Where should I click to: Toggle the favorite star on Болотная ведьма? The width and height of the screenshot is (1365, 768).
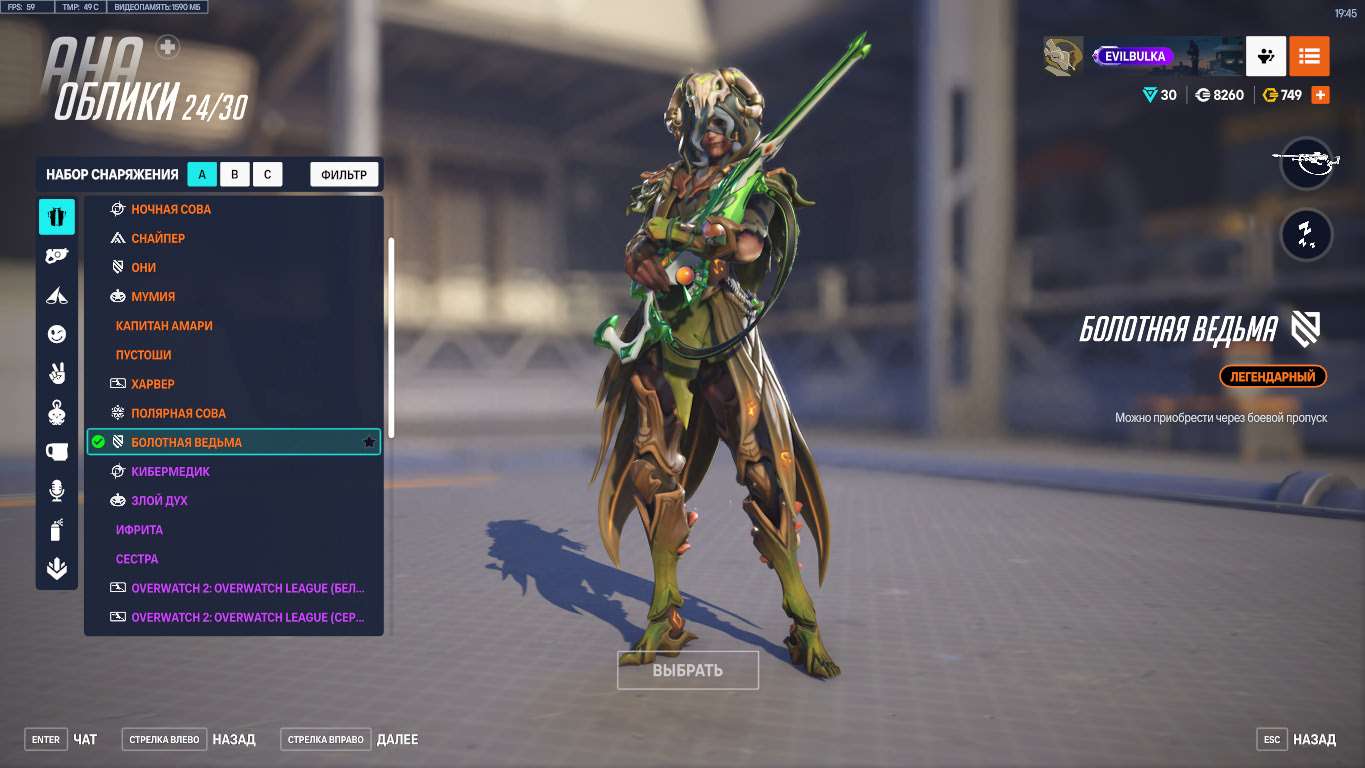(x=368, y=441)
